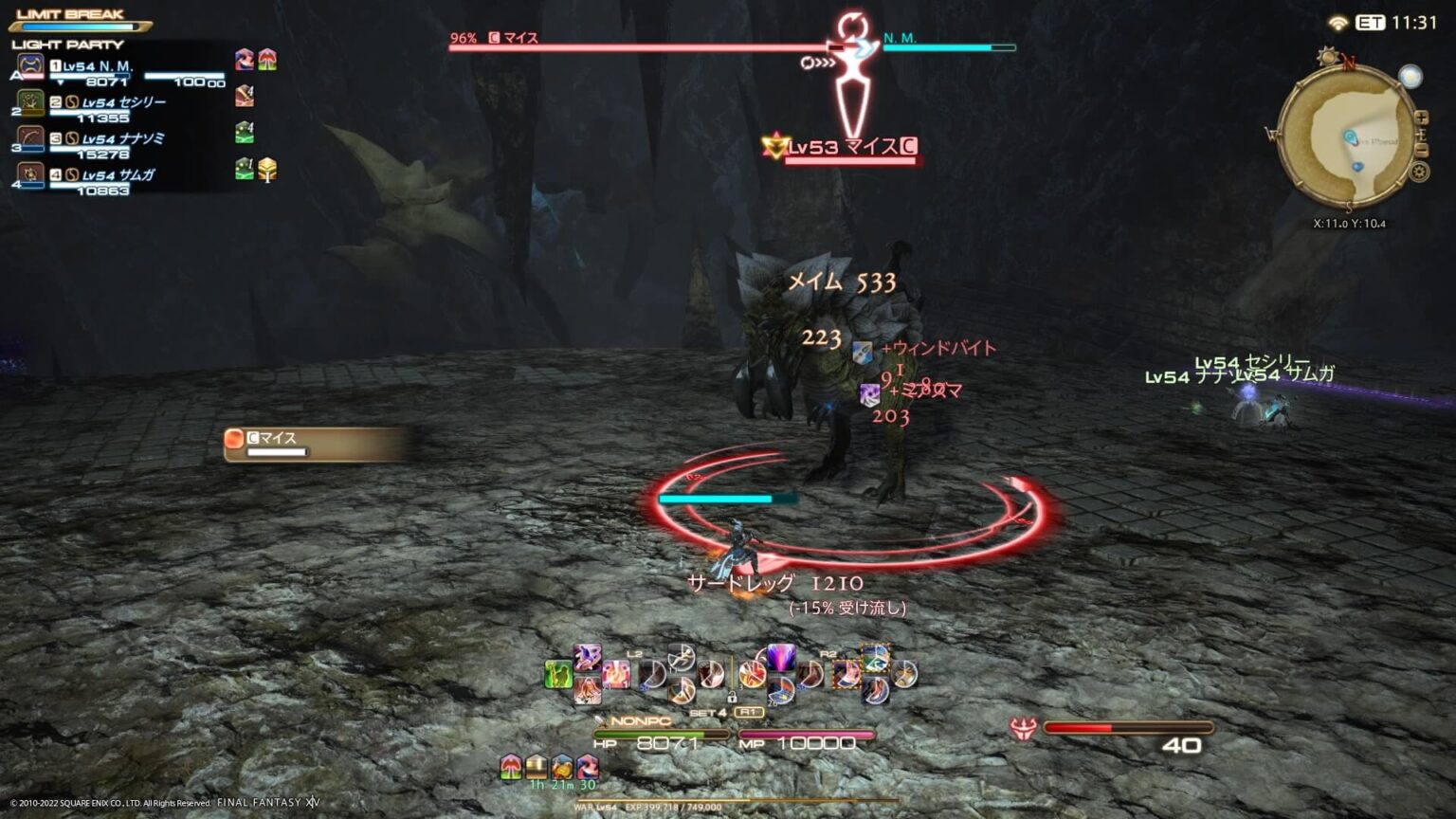Open minimap settings with the gear icon
Image resolution: width=1456 pixels, height=819 pixels.
[x=1420, y=173]
